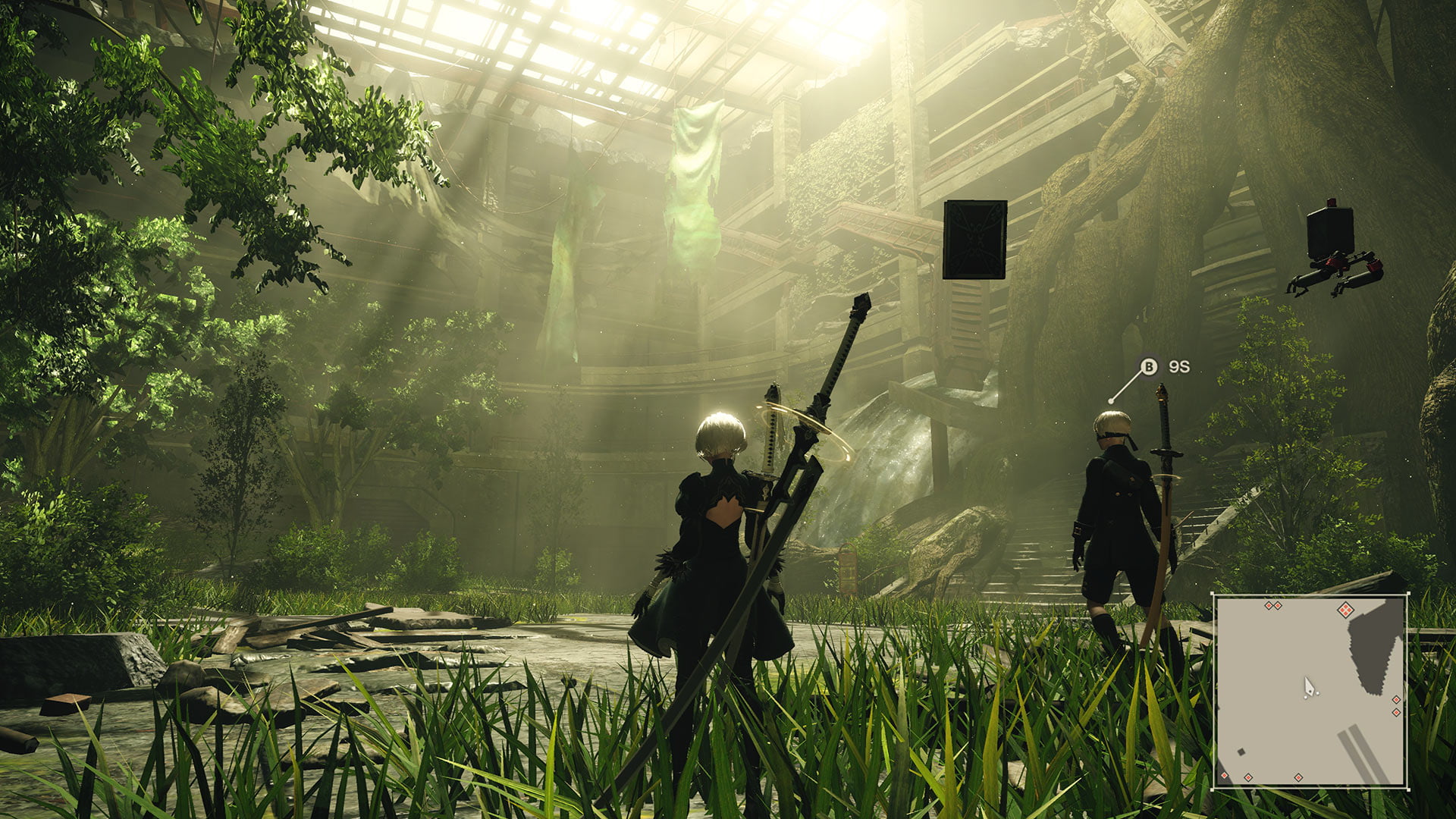This screenshot has height=819, width=1456.
Task: Select the white companion dot beside the player arrow
Action: pyautogui.click(x=1318, y=693)
